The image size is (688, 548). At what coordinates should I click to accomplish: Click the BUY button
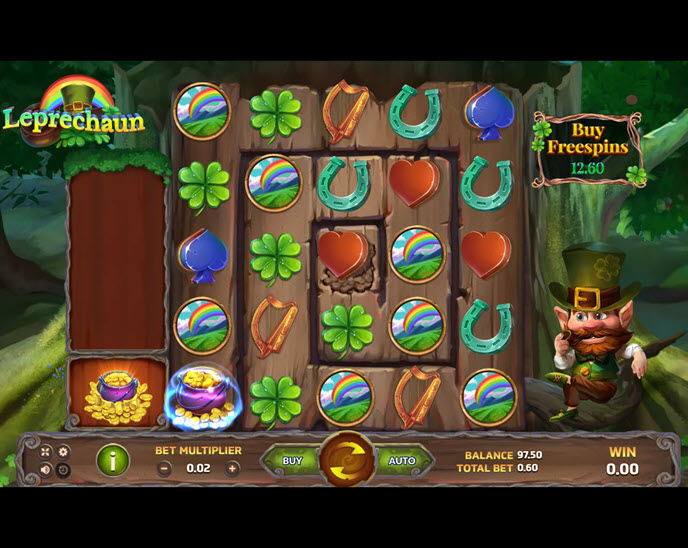coord(292,461)
